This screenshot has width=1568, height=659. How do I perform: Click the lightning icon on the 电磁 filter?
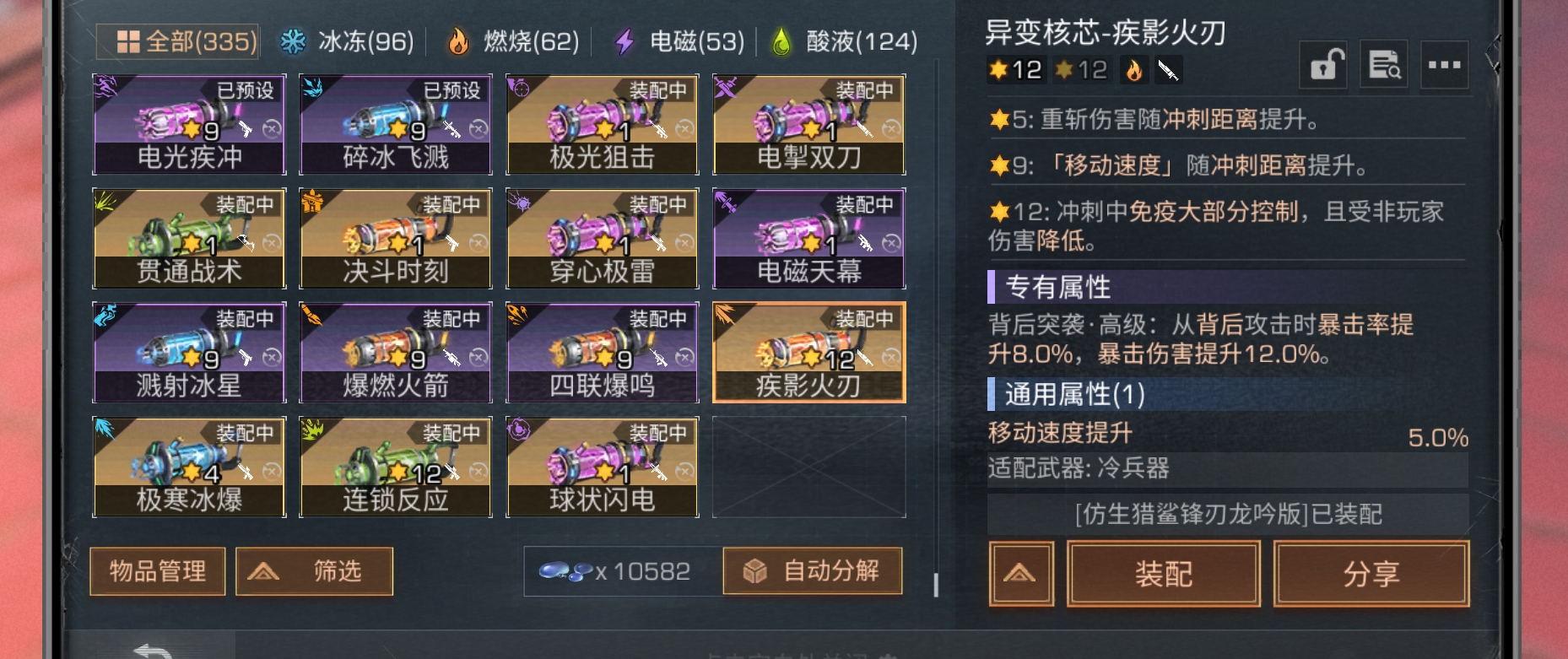coord(624,40)
